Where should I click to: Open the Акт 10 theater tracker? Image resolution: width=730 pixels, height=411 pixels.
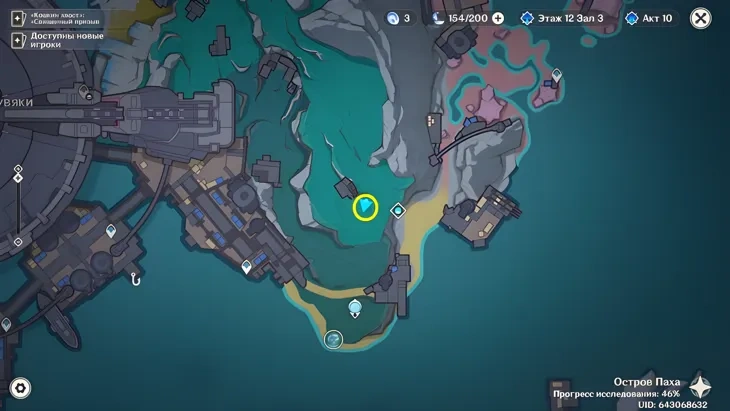click(650, 18)
